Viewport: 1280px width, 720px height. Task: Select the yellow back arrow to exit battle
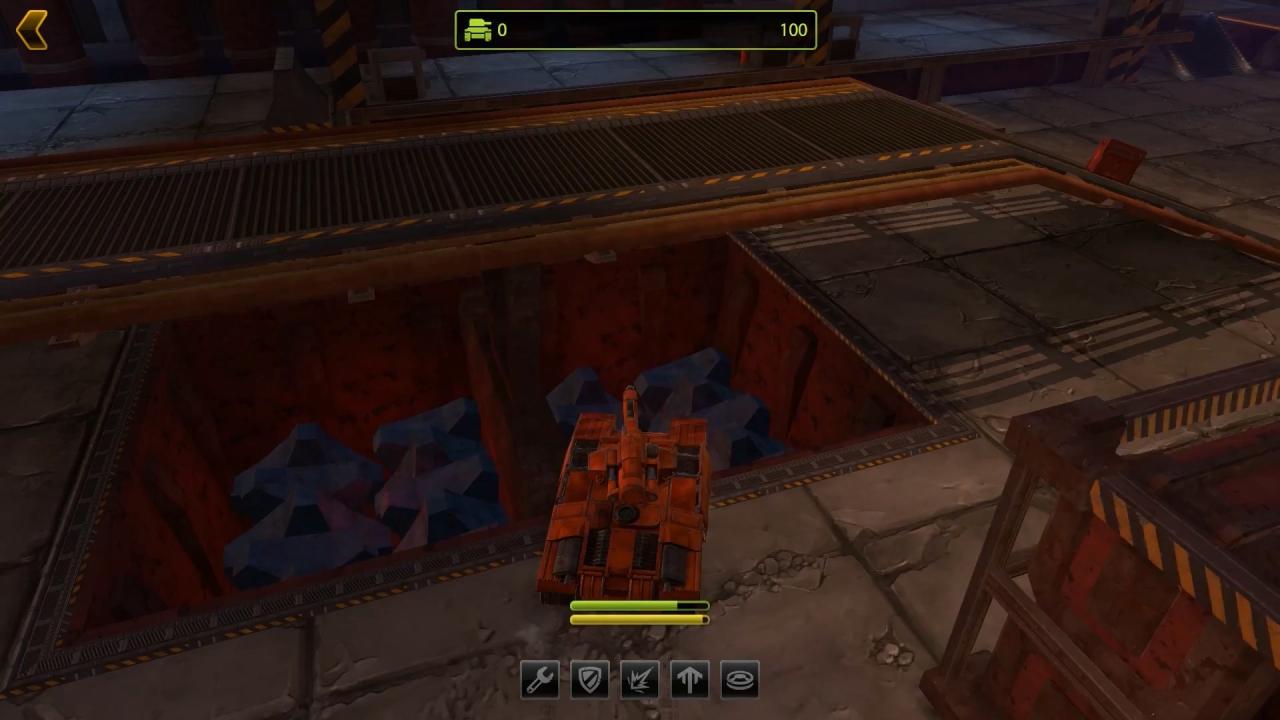[33, 28]
